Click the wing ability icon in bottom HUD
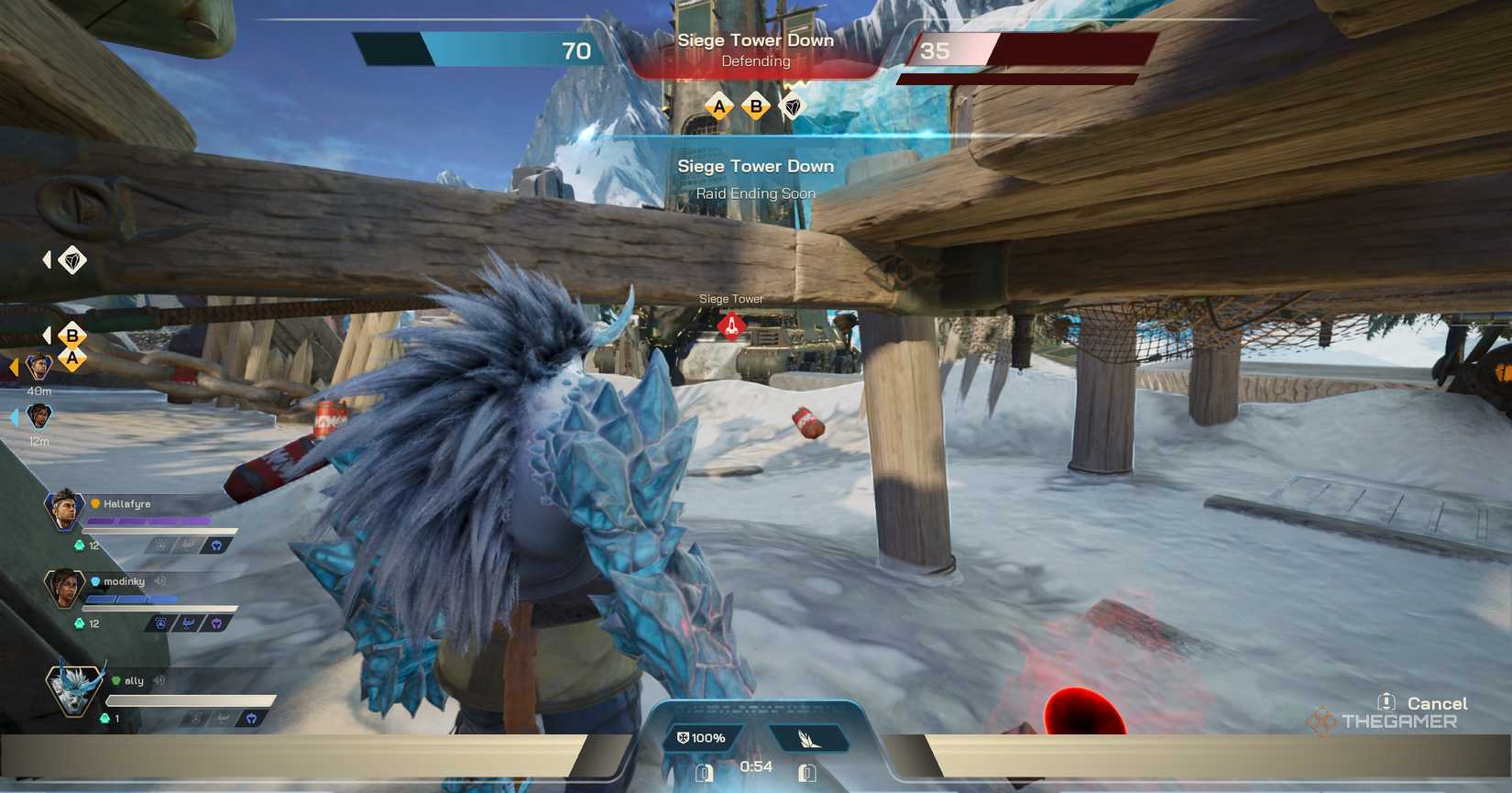The width and height of the screenshot is (1512, 793). 807,738
